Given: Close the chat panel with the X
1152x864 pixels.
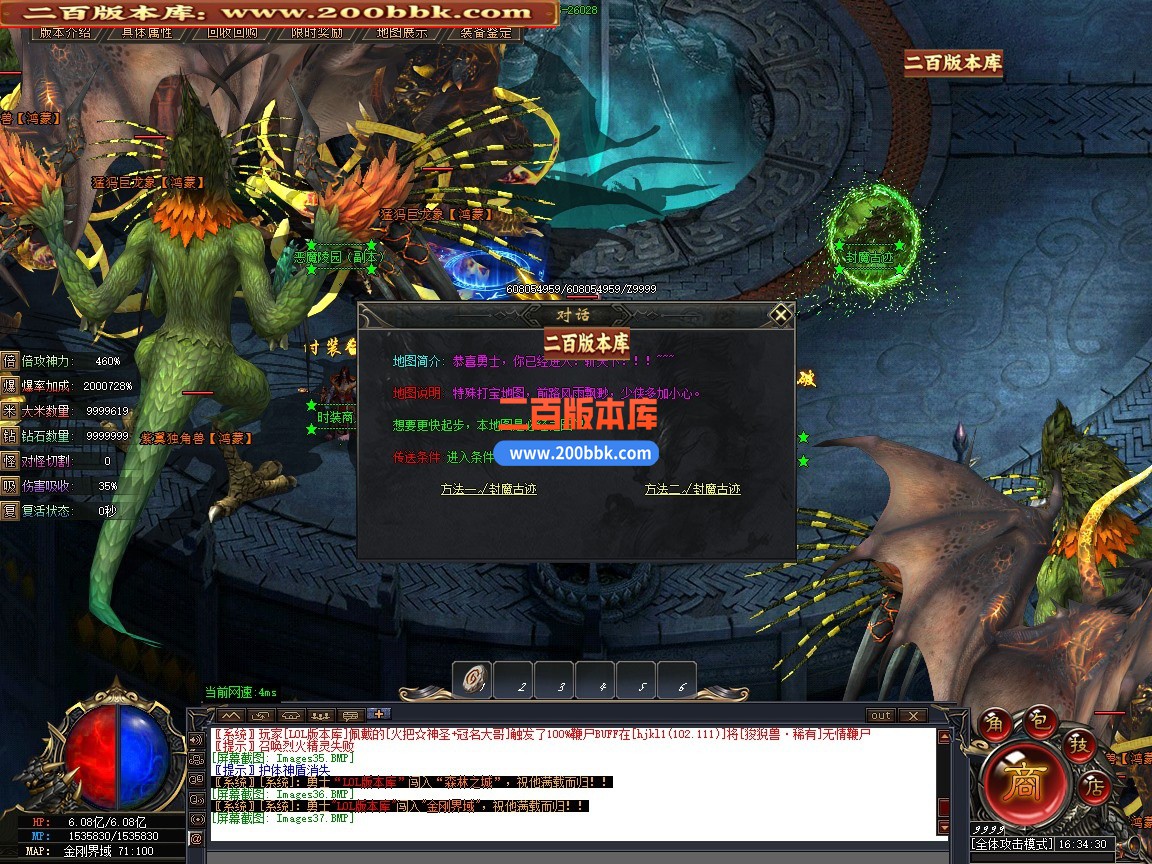Looking at the screenshot, I should pos(912,715).
